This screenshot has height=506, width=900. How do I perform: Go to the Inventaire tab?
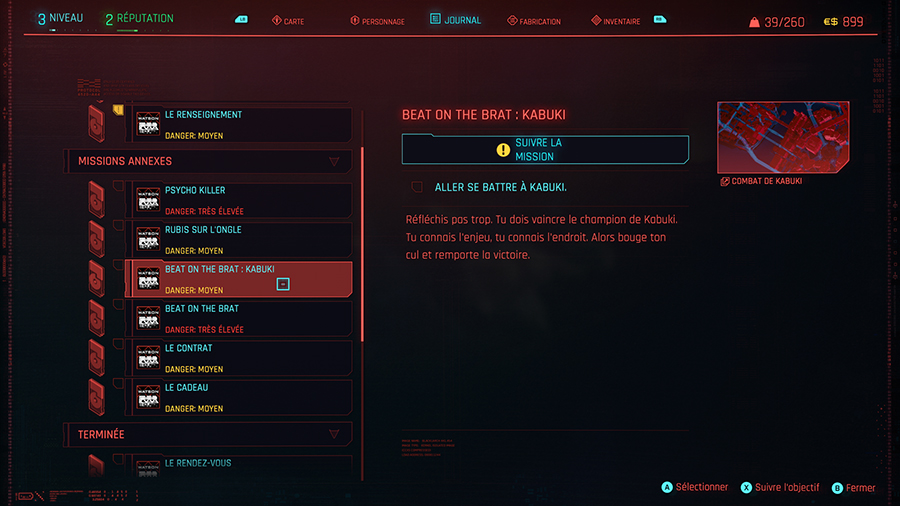tap(615, 21)
